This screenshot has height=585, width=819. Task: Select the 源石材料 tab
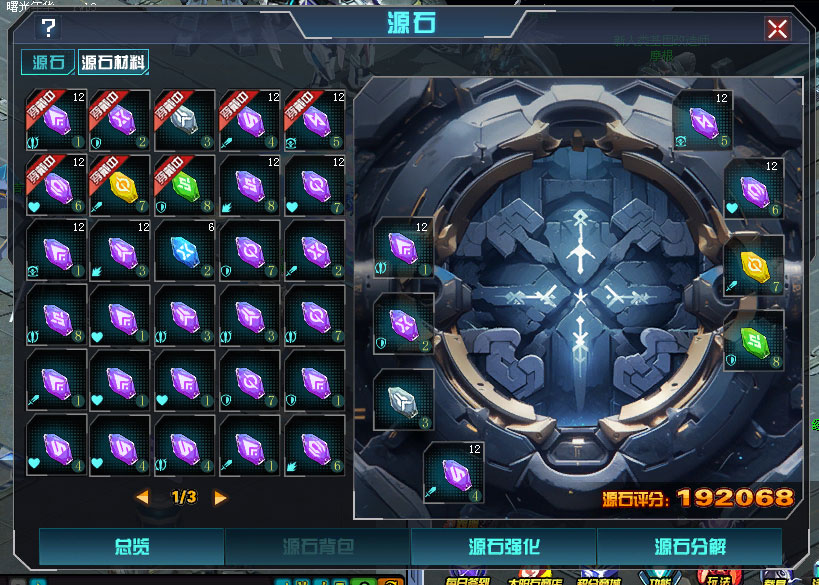[x=114, y=63]
